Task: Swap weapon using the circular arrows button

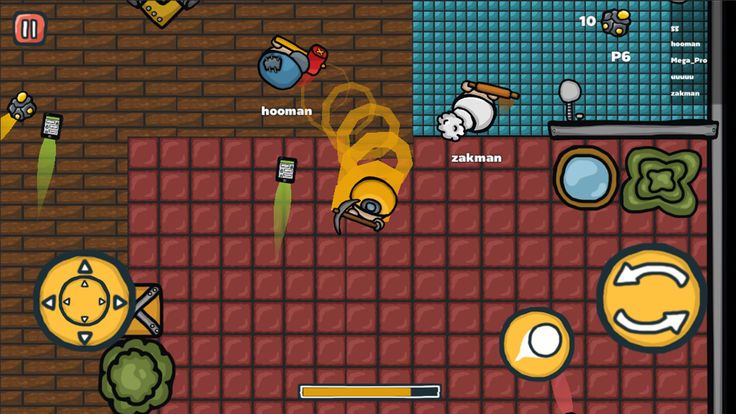Action: 650,296
